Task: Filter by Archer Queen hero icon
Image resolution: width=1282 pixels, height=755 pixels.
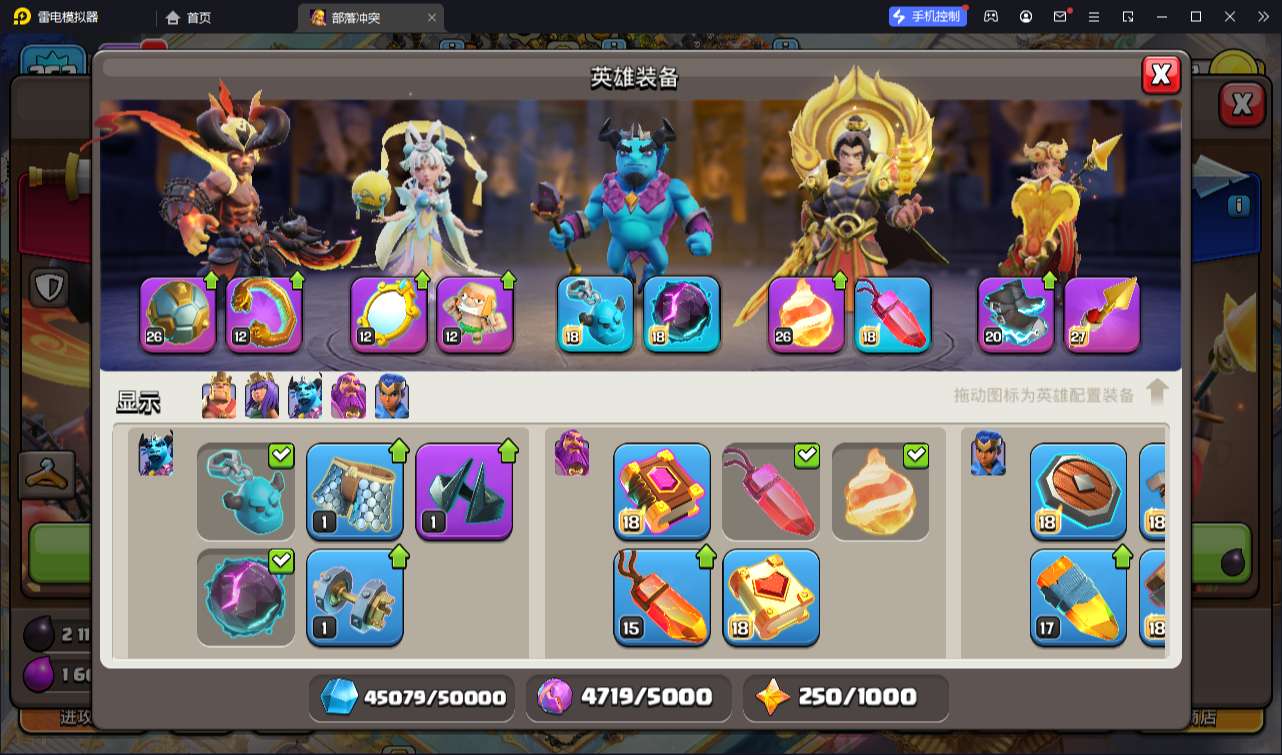Action: pos(262,396)
